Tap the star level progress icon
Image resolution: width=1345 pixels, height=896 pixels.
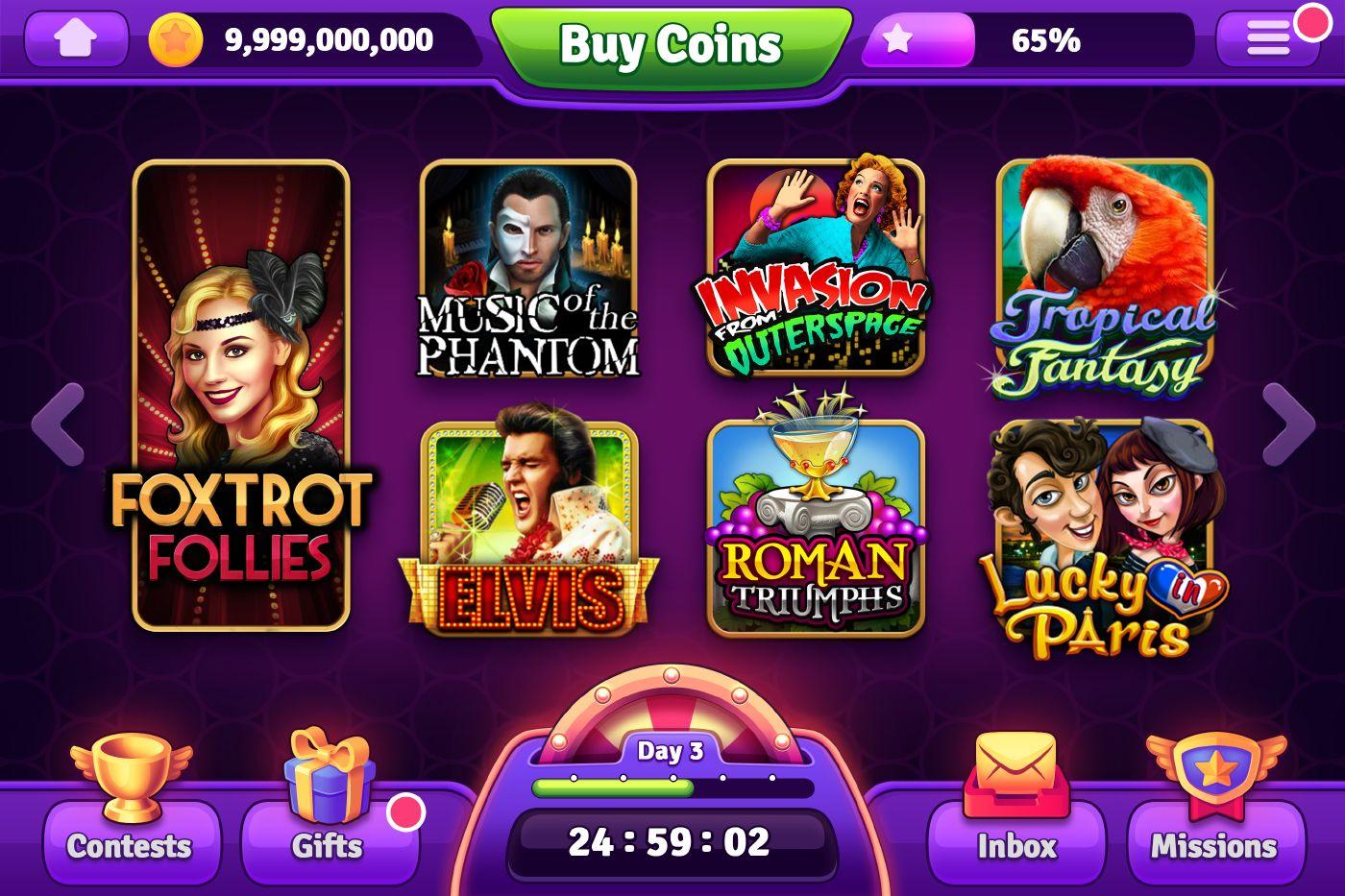pos(897,40)
